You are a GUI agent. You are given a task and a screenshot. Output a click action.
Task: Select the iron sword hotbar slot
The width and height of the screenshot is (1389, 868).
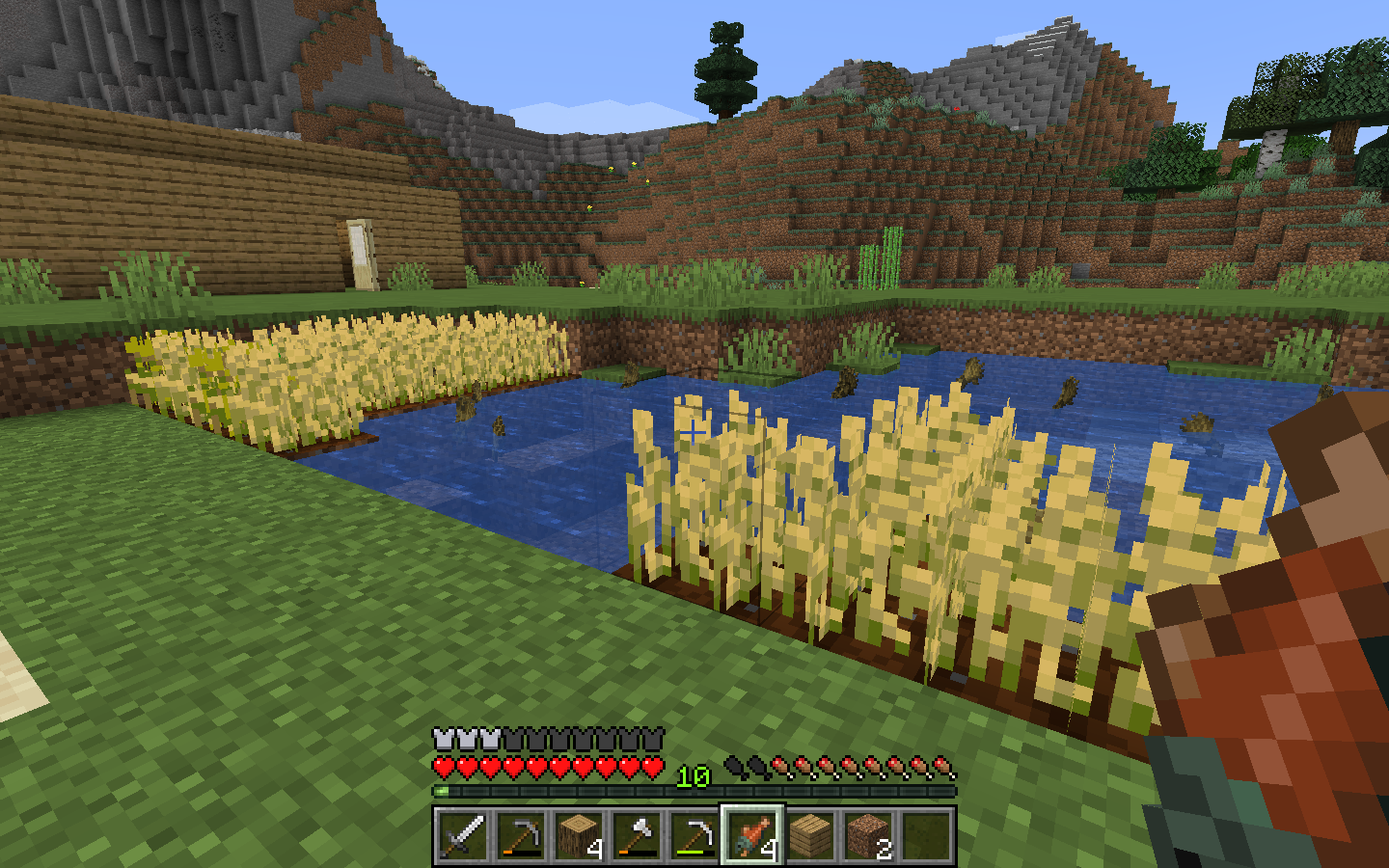tap(462, 835)
